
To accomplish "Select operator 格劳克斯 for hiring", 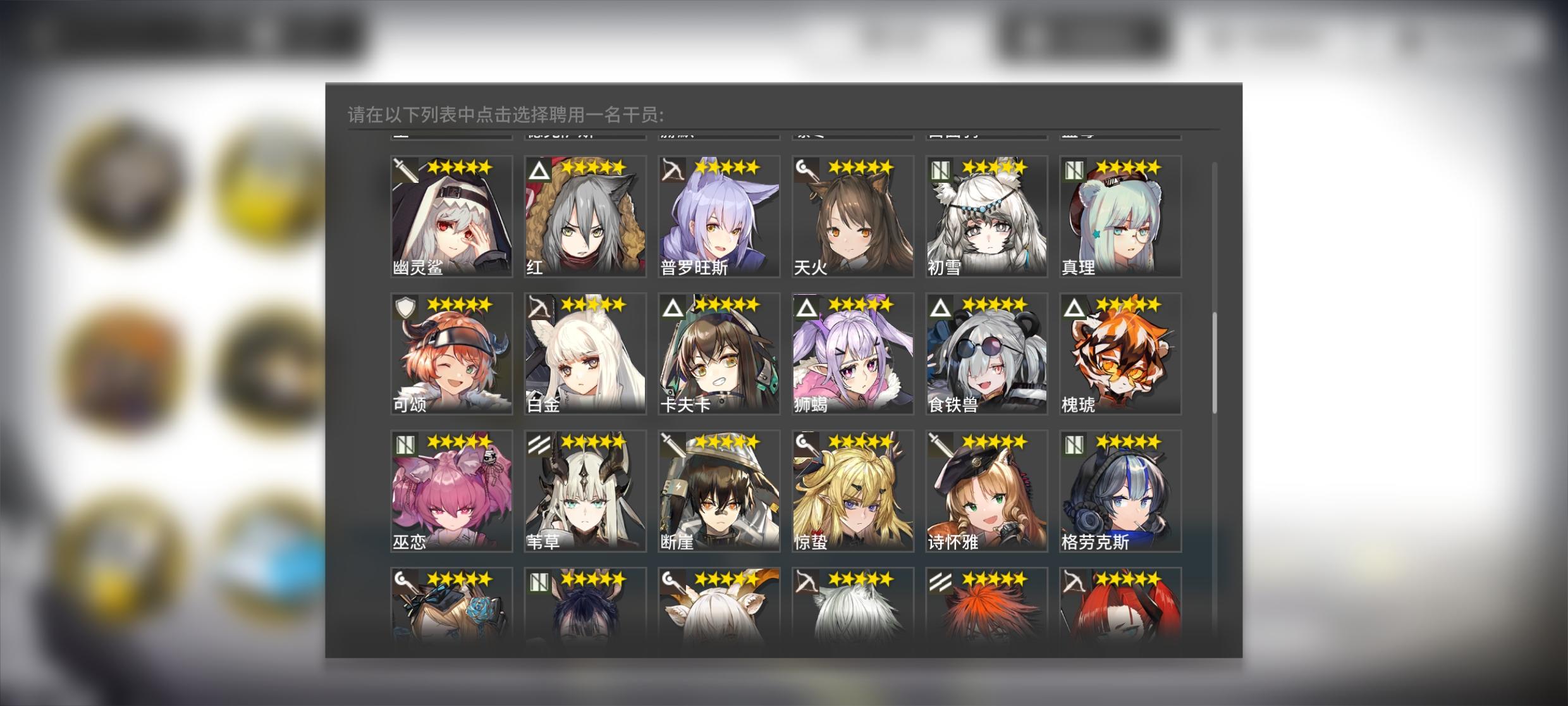I will pos(1119,490).
